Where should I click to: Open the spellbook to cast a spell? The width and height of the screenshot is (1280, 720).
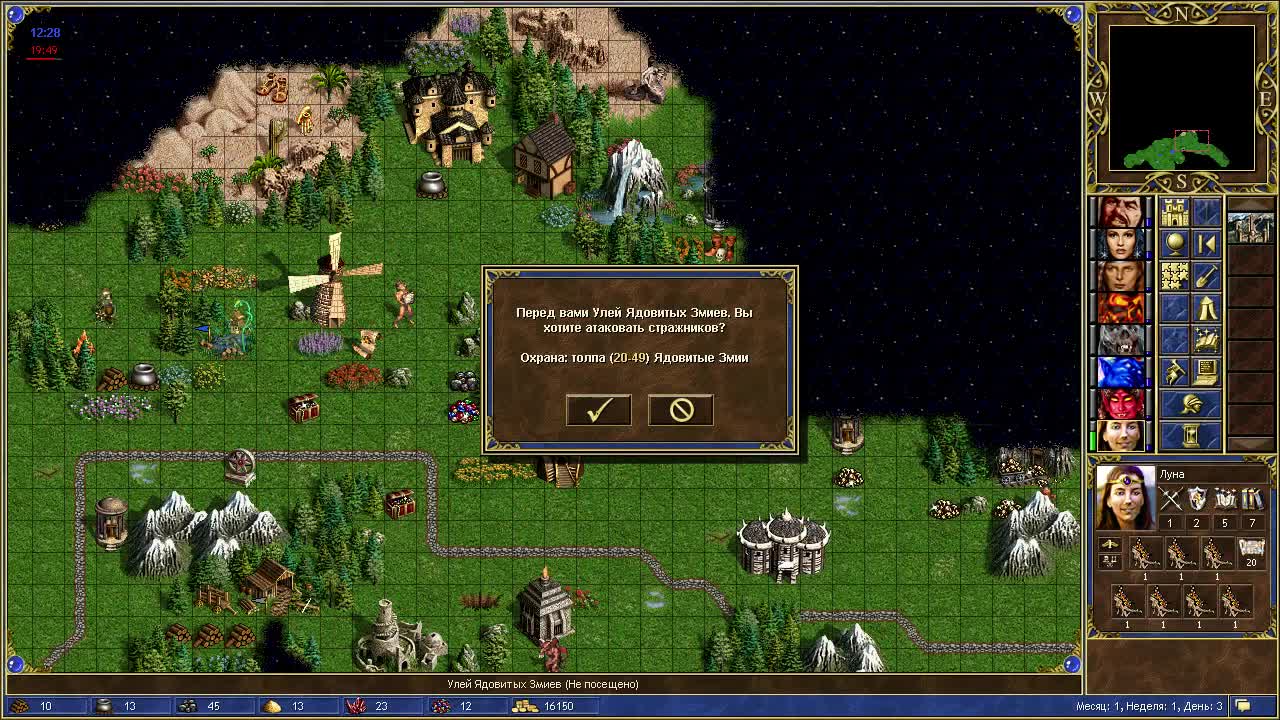coord(1207,340)
